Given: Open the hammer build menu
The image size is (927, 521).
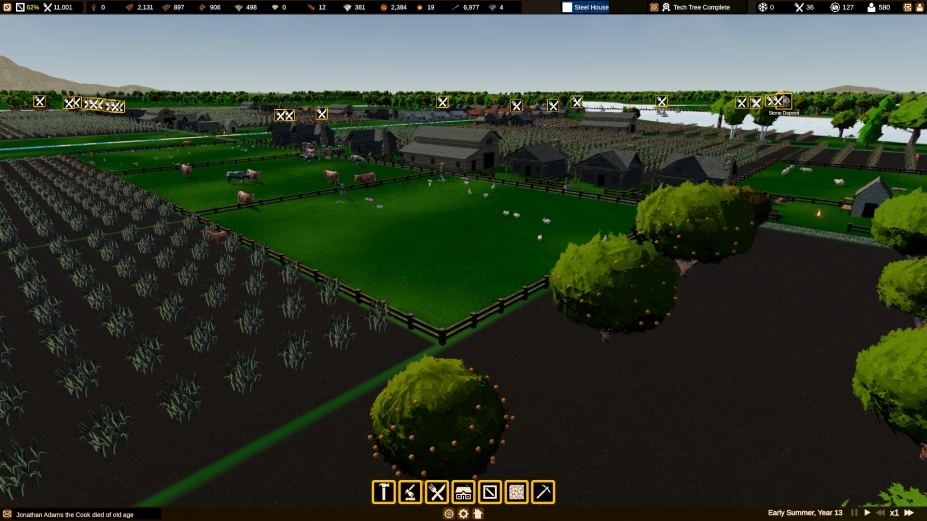Looking at the screenshot, I should coord(384,492).
